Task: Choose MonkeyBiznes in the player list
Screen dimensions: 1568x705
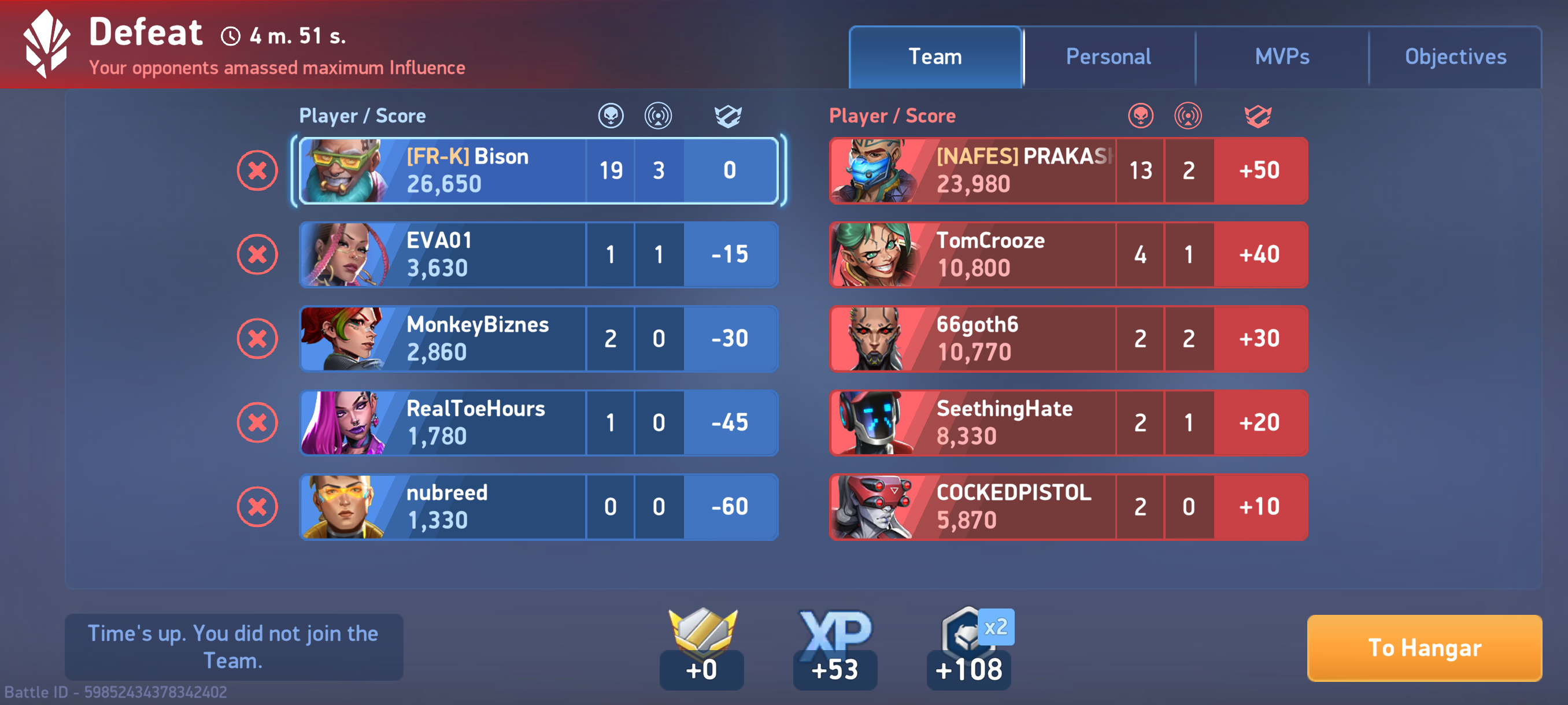Action: 538,338
